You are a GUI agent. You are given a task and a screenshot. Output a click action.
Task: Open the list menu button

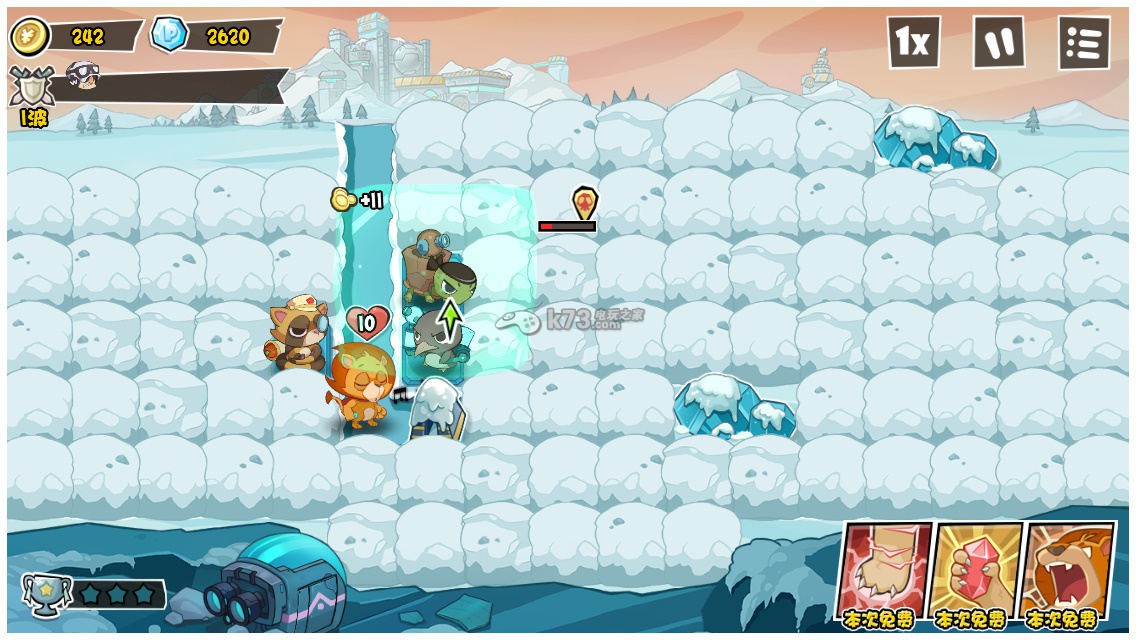tap(1084, 43)
